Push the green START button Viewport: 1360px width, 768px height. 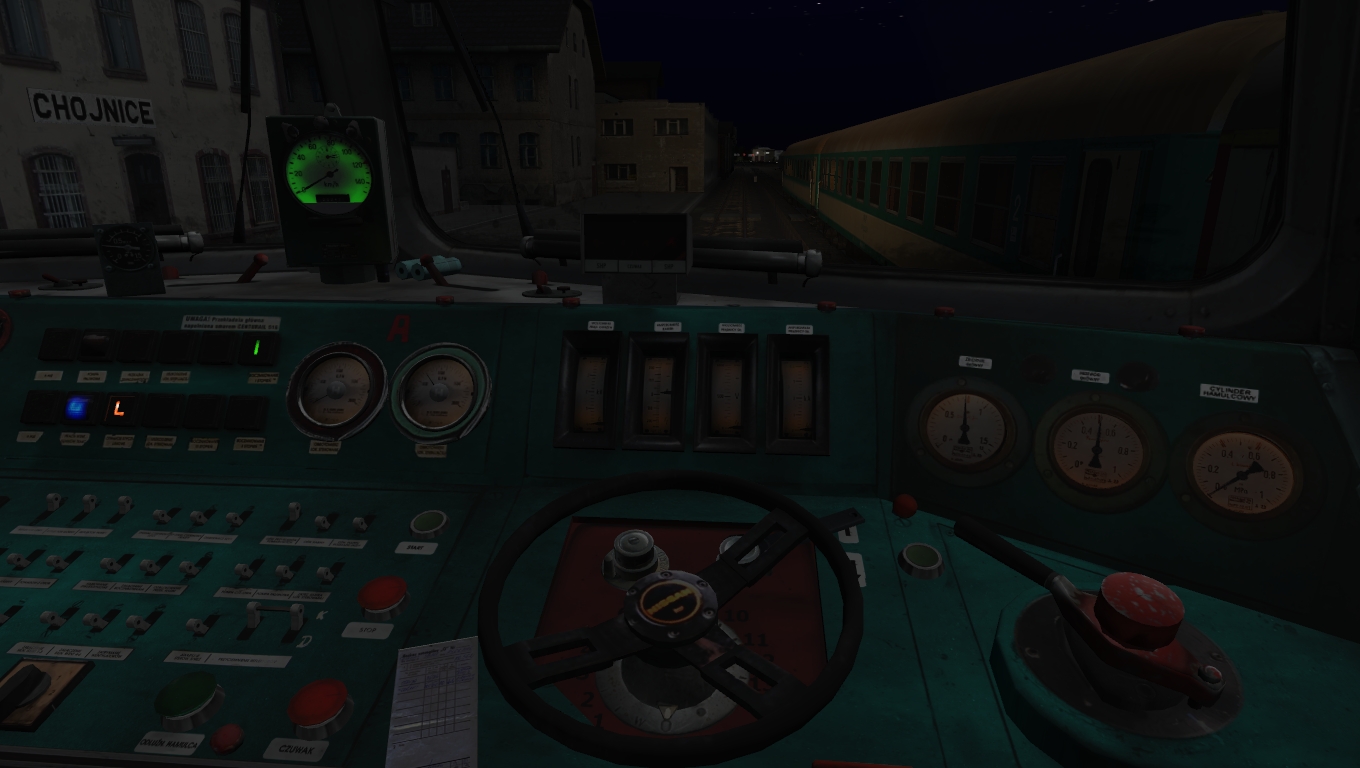[428, 523]
